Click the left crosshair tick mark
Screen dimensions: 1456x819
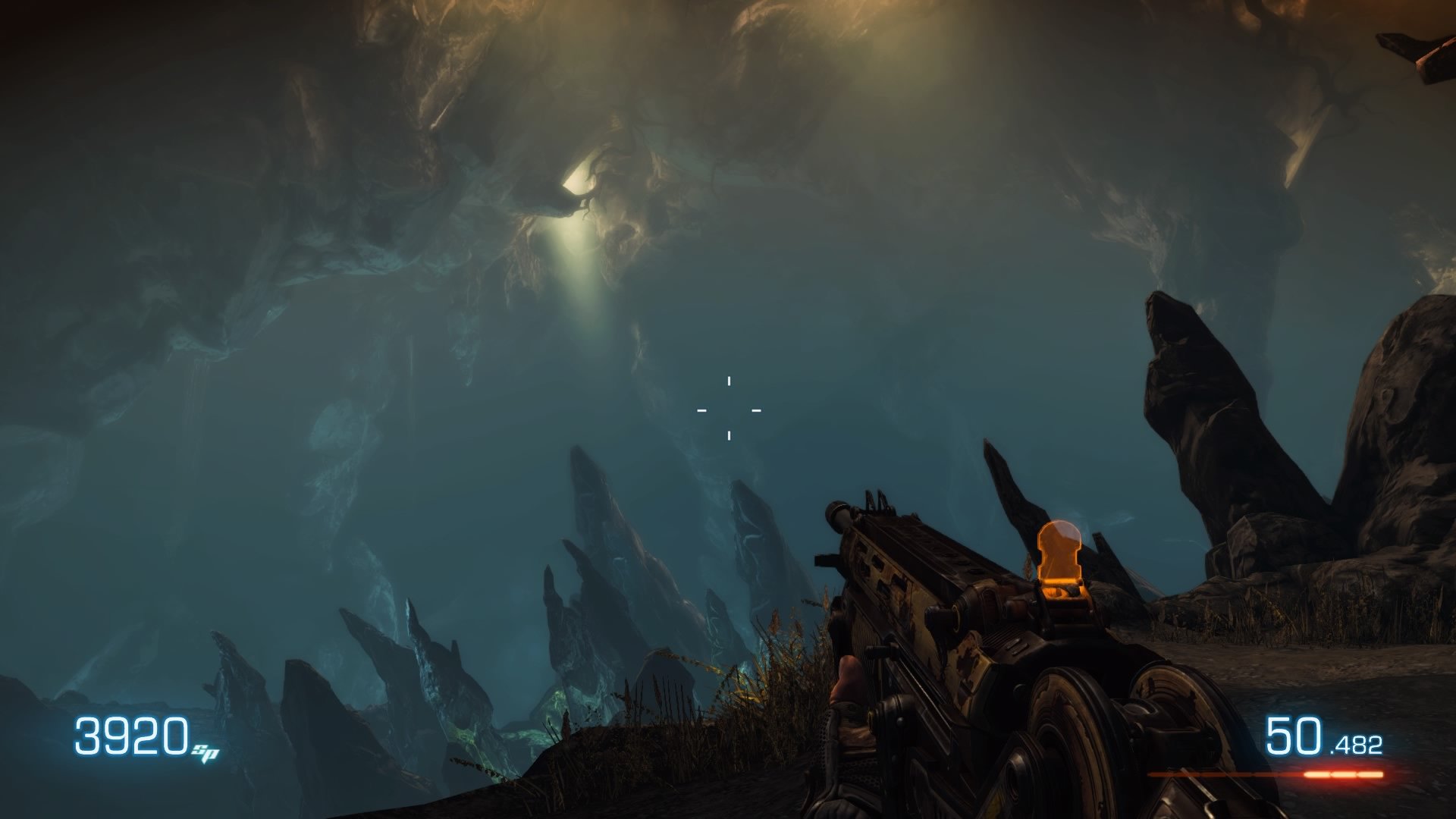pyautogui.click(x=701, y=409)
